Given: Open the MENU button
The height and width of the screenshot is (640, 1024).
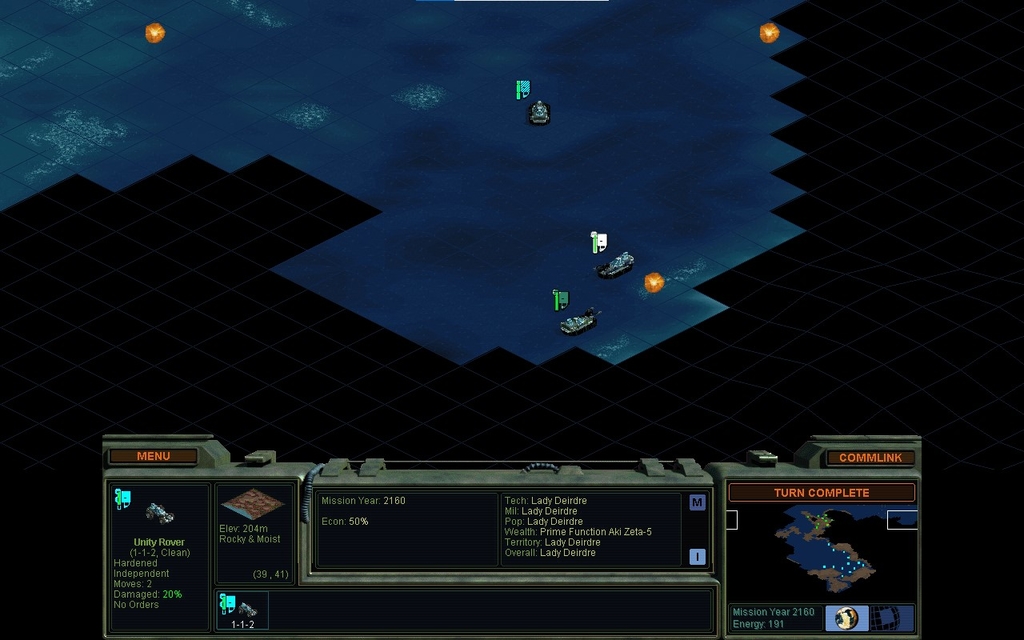Looking at the screenshot, I should tap(153, 456).
